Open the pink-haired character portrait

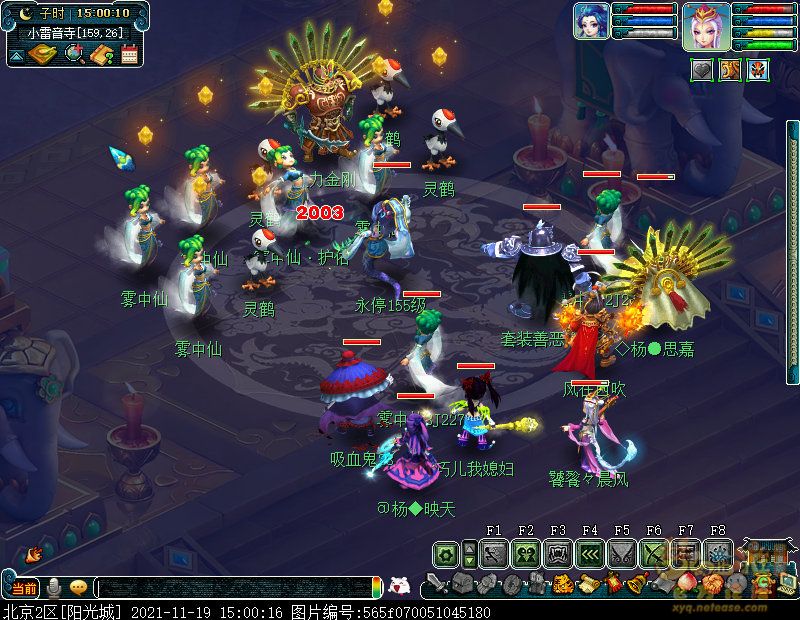pyautogui.click(x=706, y=26)
